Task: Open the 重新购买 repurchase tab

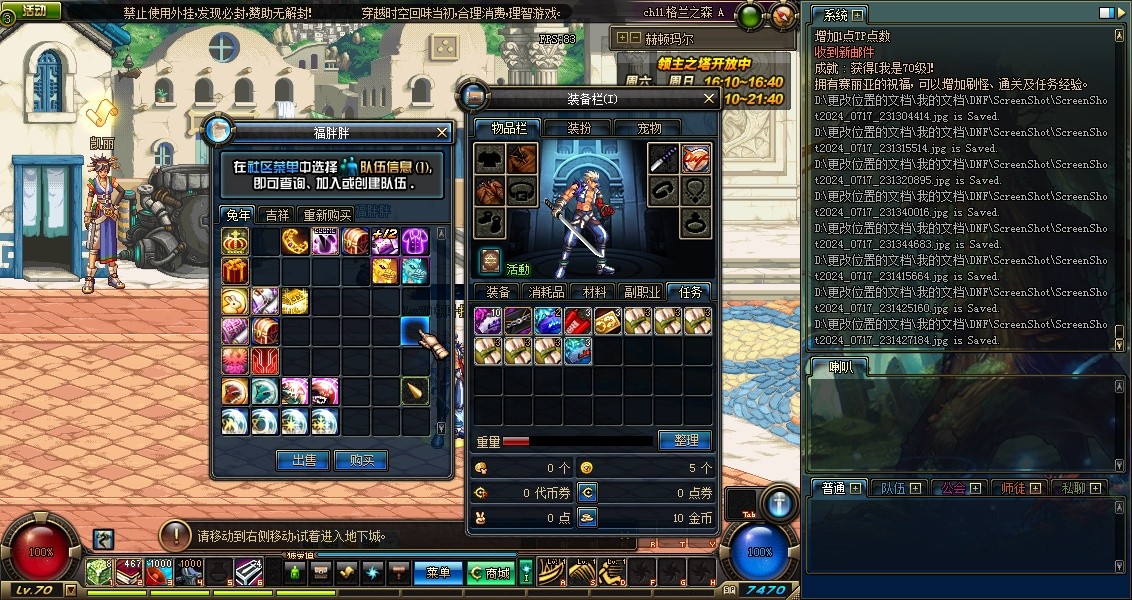Action: click(327, 215)
